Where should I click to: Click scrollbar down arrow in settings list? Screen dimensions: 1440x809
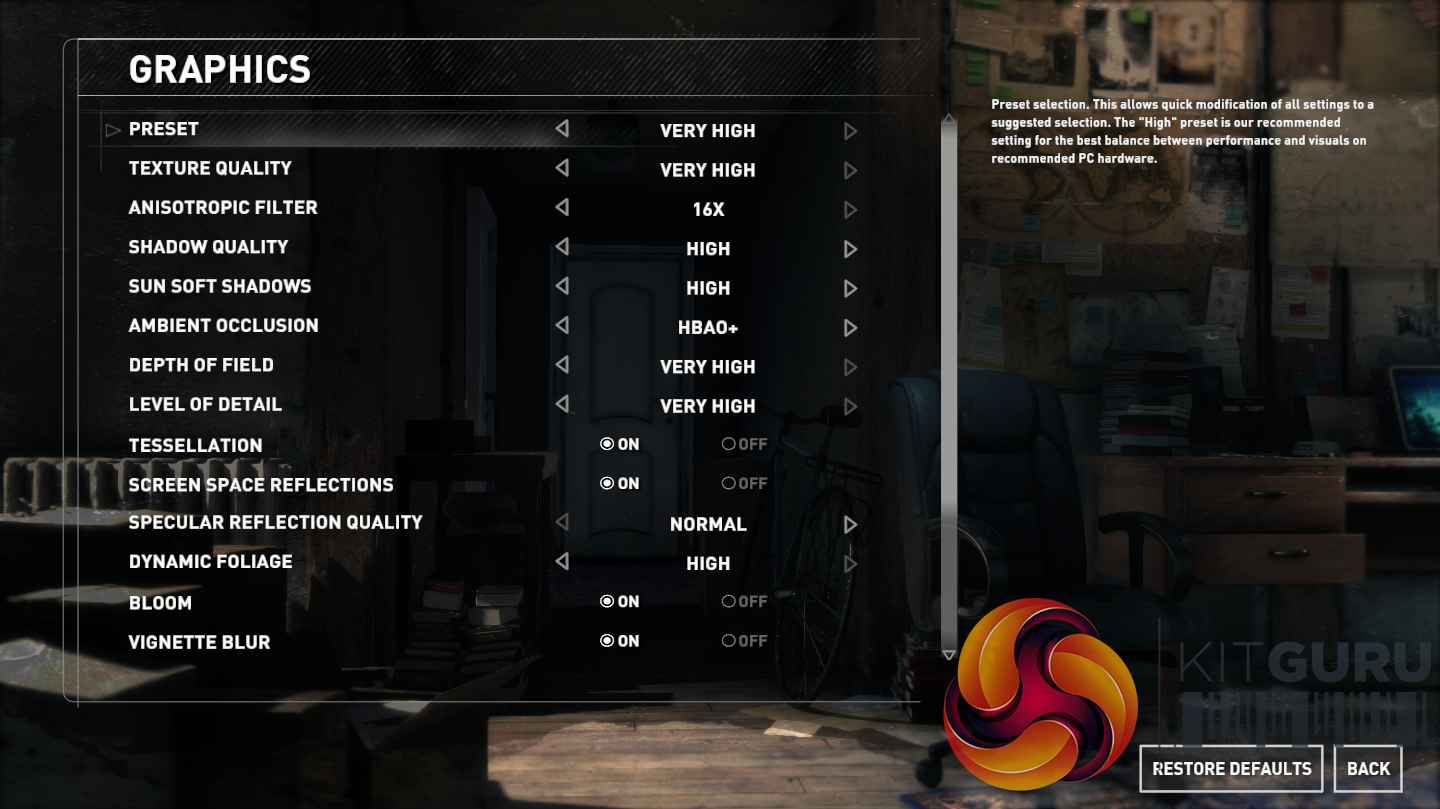pos(949,654)
